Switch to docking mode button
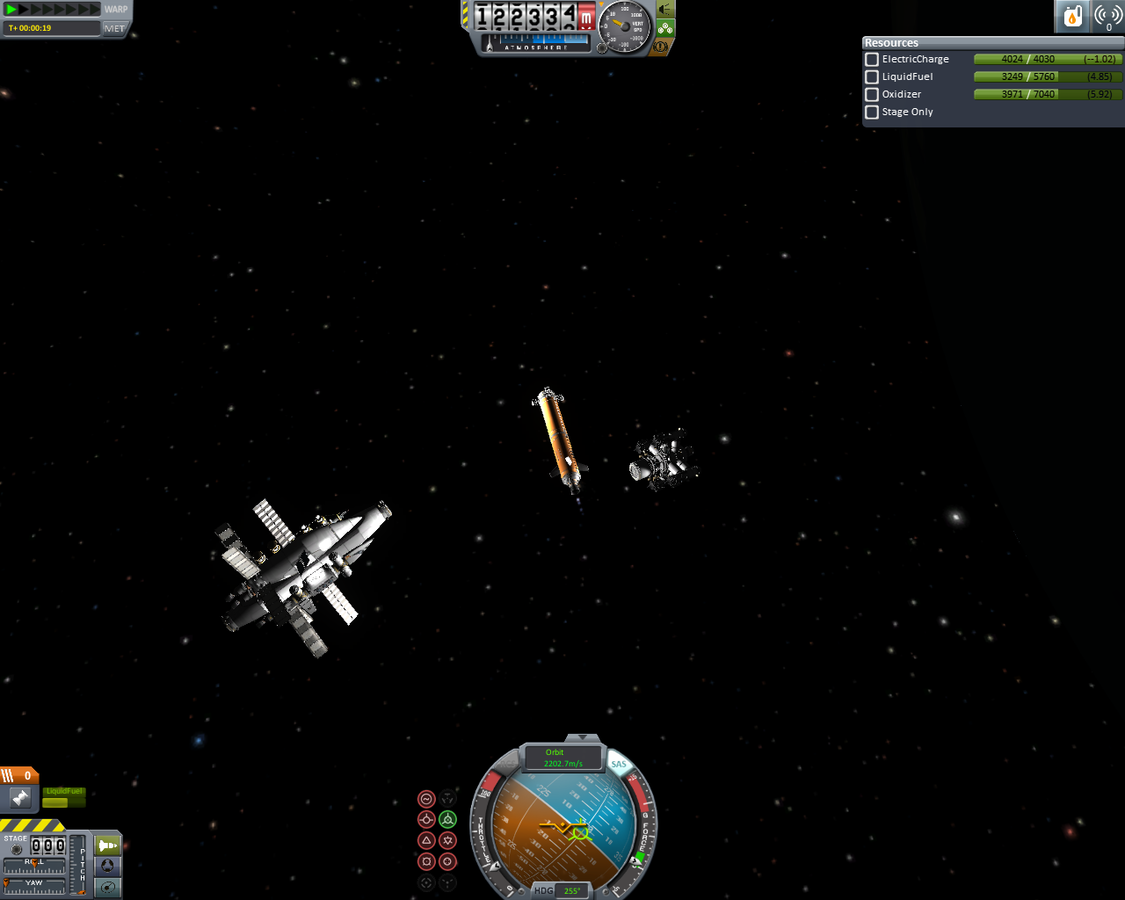 coord(107,866)
